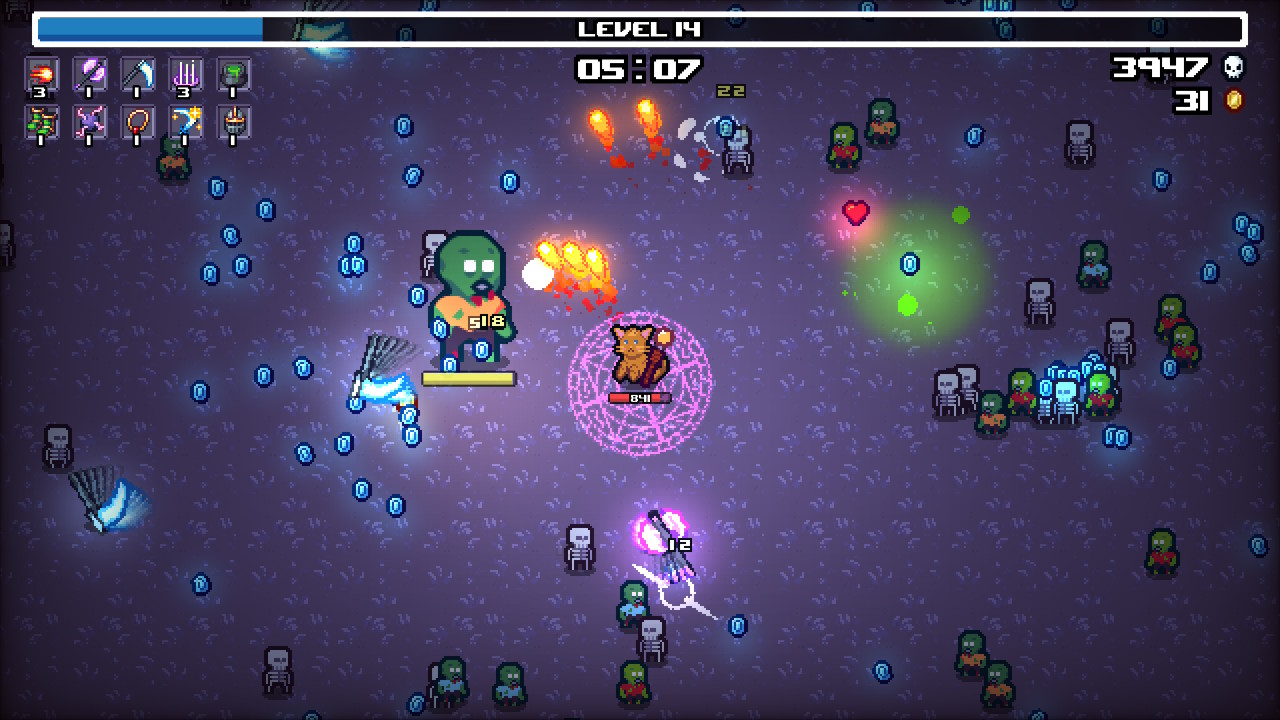Click the green slime cauldron icon
1280x720 pixels.
click(234, 74)
